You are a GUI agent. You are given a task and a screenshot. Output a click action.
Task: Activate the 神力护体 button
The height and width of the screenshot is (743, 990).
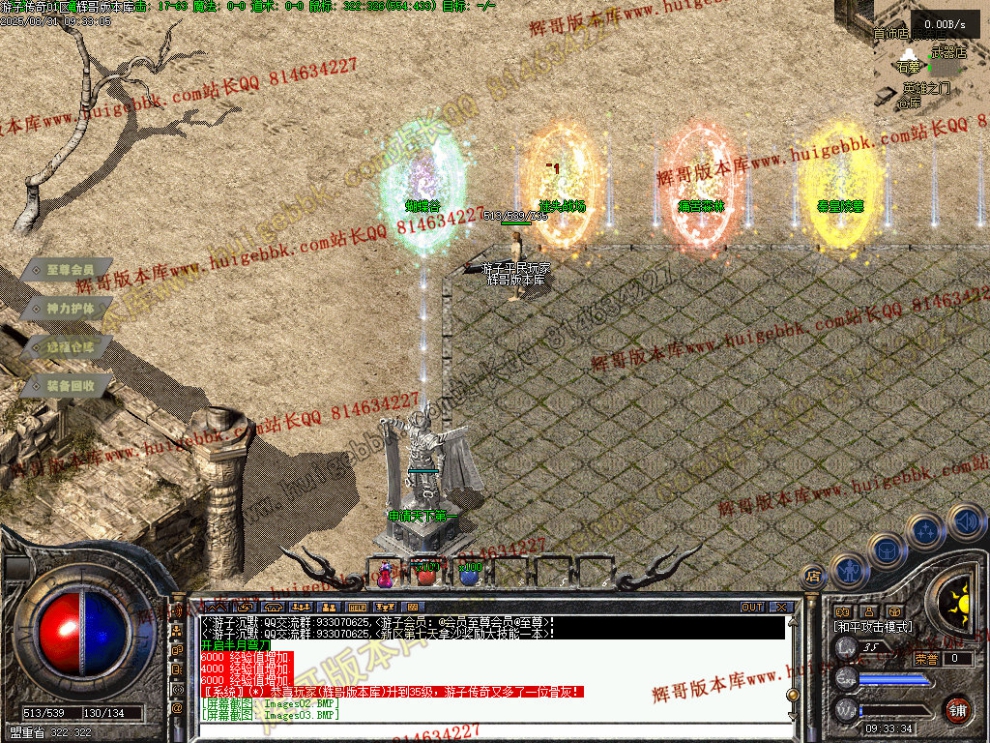[x=66, y=308]
